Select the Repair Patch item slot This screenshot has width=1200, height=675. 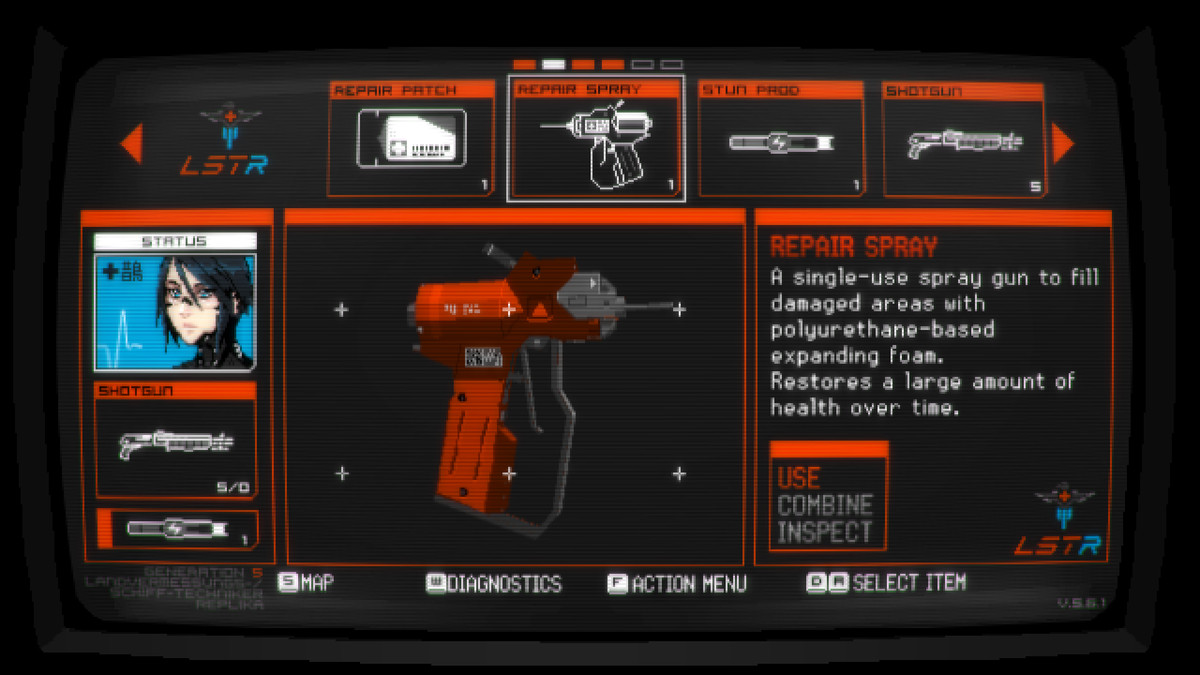pyautogui.click(x=411, y=139)
